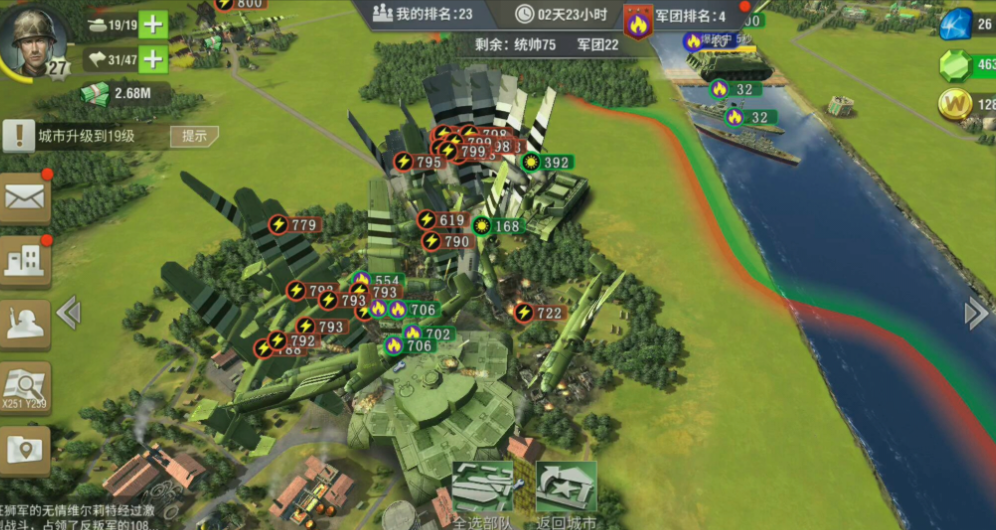Open the city buildings menu
Screen dimensions: 996x530
pyautogui.click(x=25, y=260)
